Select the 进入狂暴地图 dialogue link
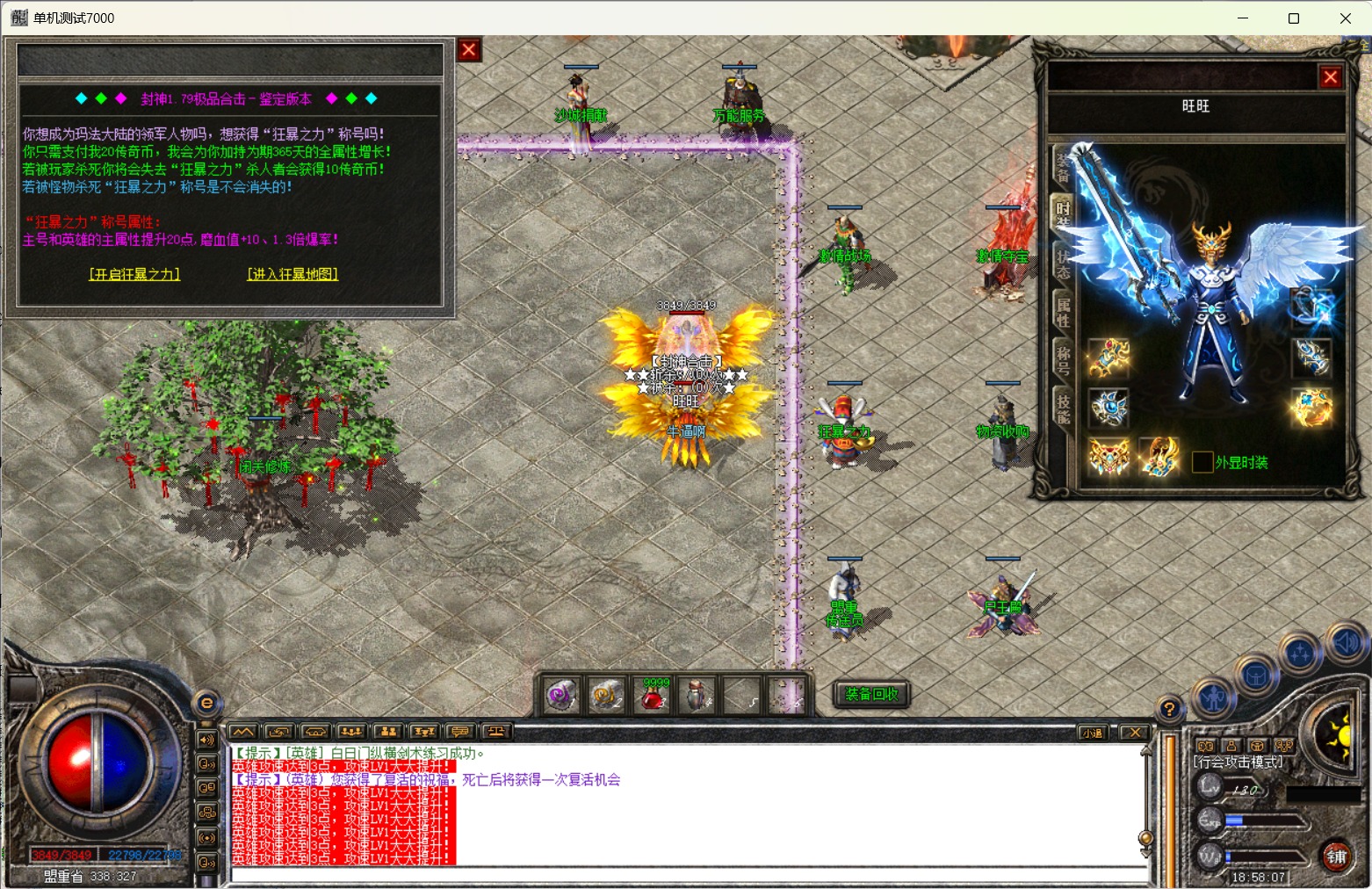The height and width of the screenshot is (889, 1372). point(292,274)
